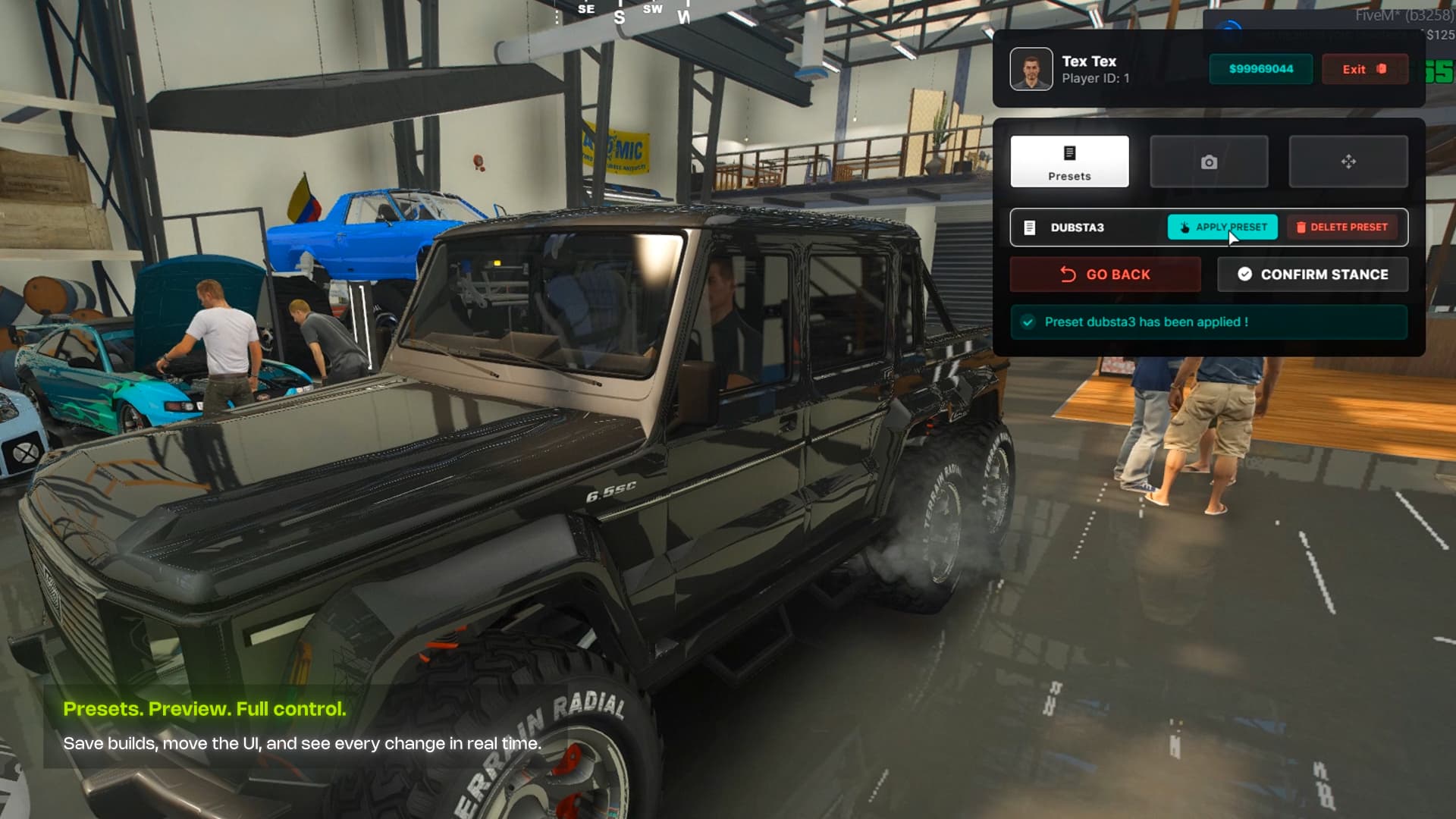The width and height of the screenshot is (1456, 819).
Task: Click the $99969044 balance display
Action: pyautogui.click(x=1260, y=69)
